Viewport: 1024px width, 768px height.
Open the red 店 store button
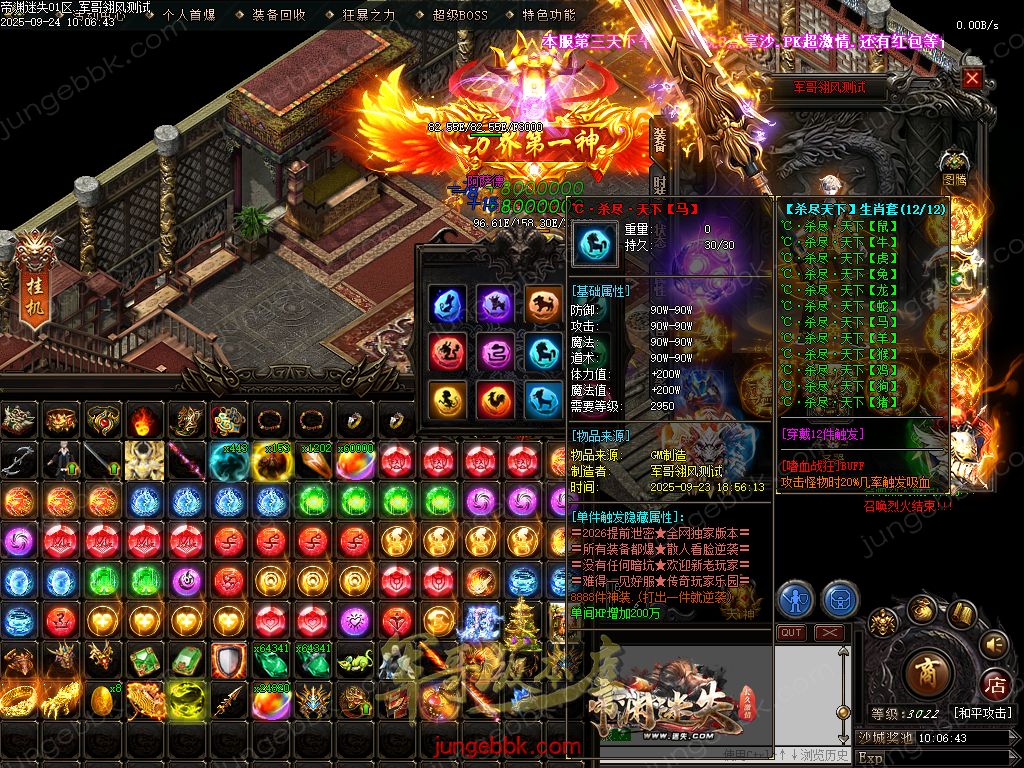(995, 686)
